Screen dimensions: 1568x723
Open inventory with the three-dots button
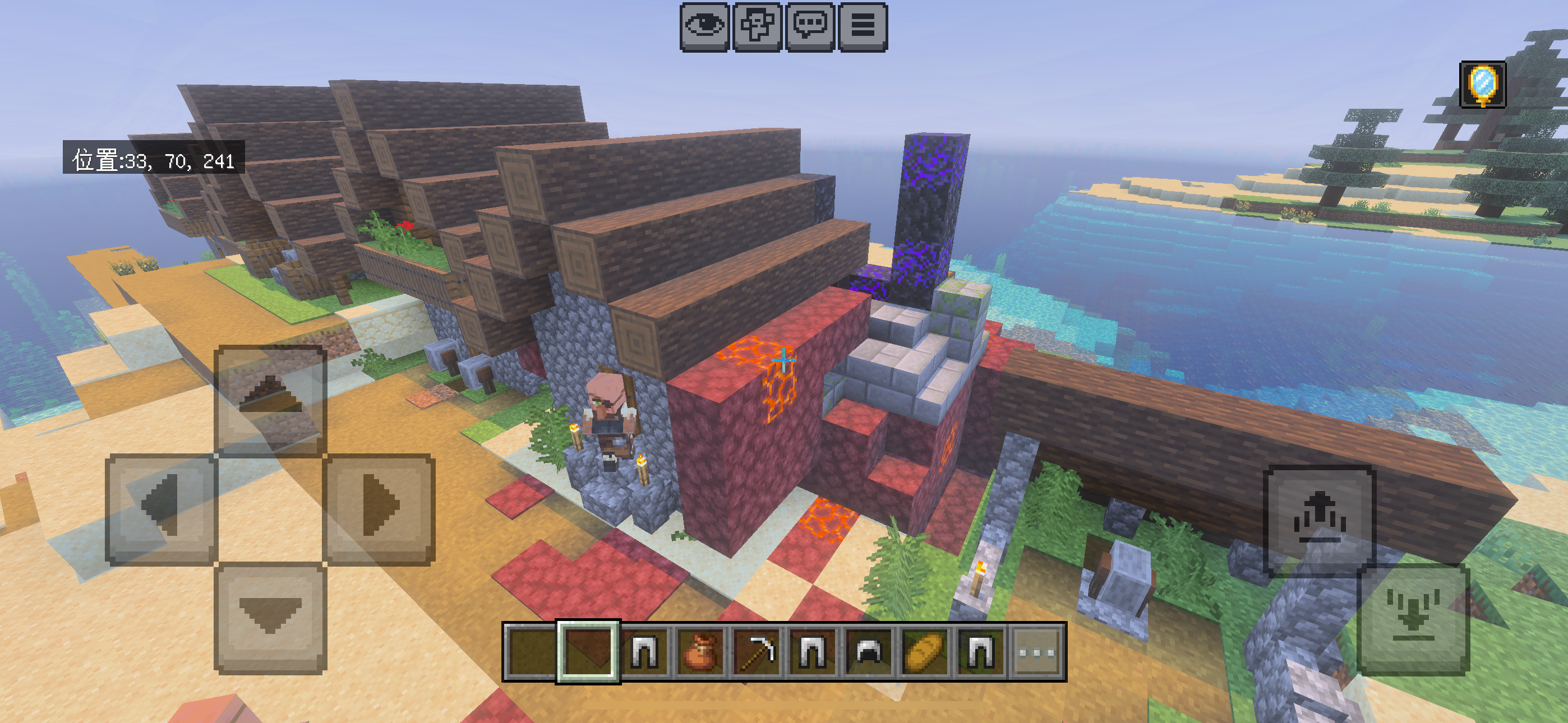click(x=1036, y=652)
